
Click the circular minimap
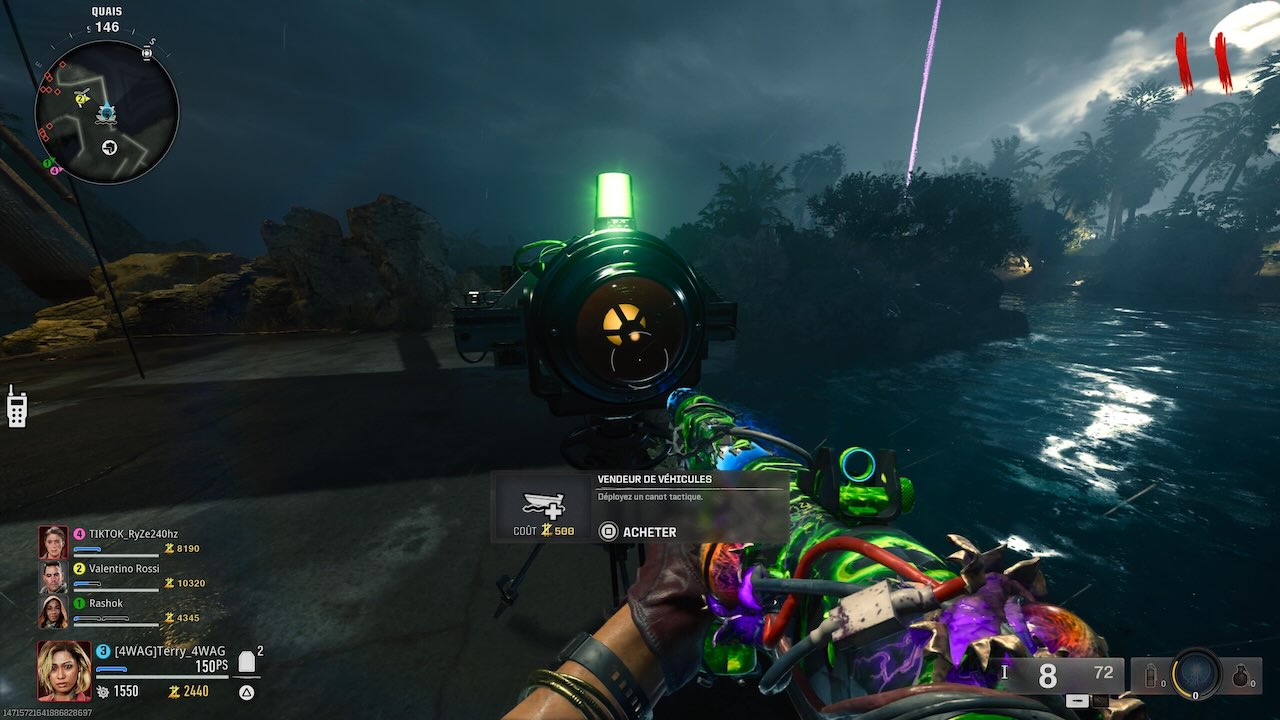[107, 112]
